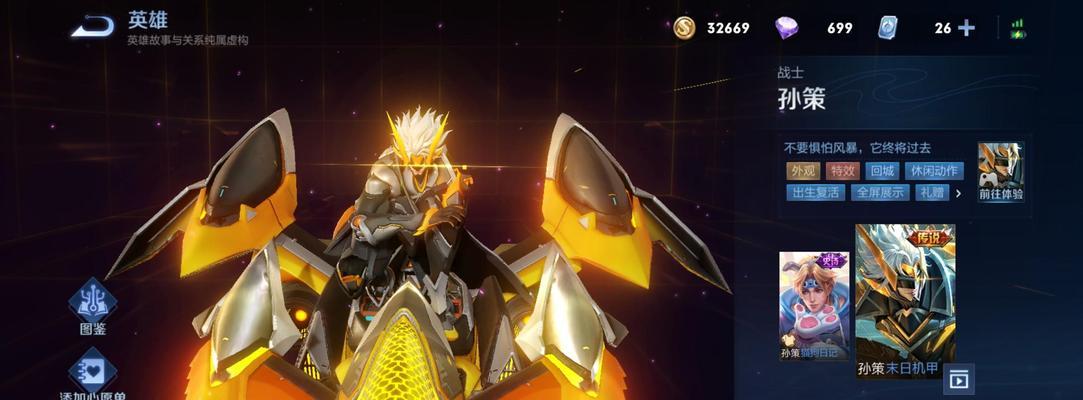Select the 外观 tag
Image resolution: width=1083 pixels, height=400 pixels.
pyautogui.click(x=802, y=171)
